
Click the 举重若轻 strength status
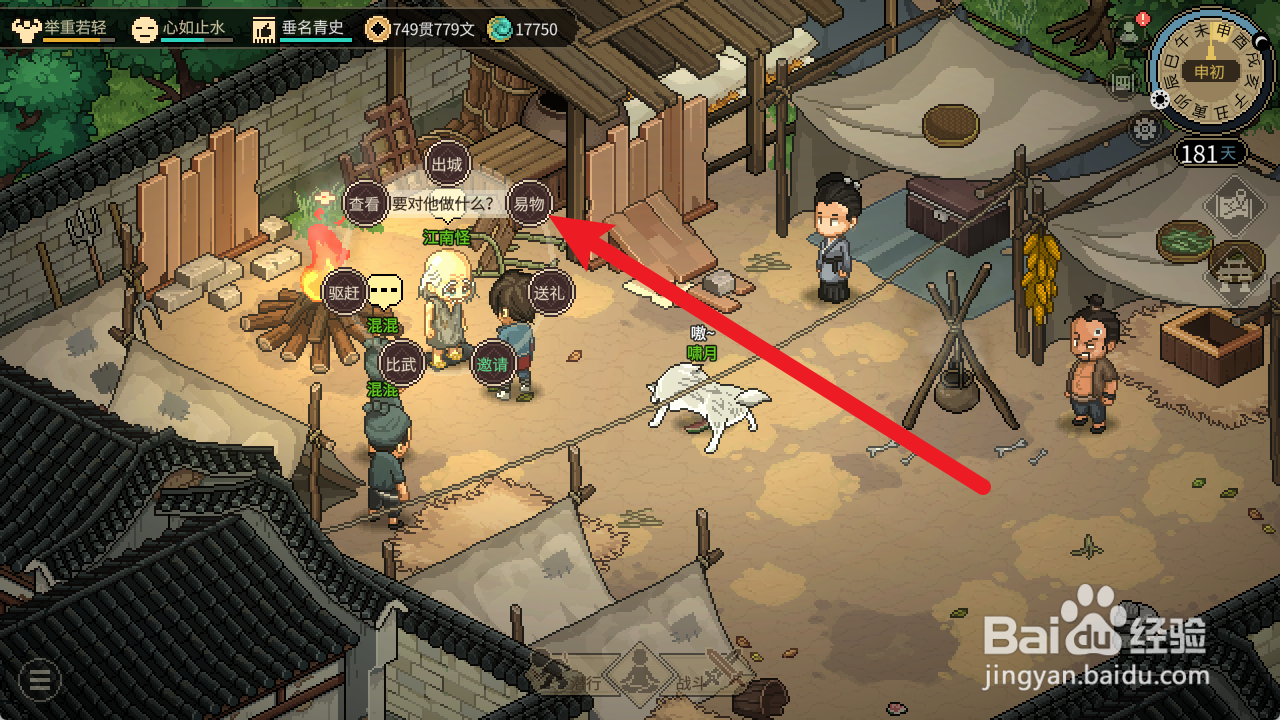click(64, 30)
